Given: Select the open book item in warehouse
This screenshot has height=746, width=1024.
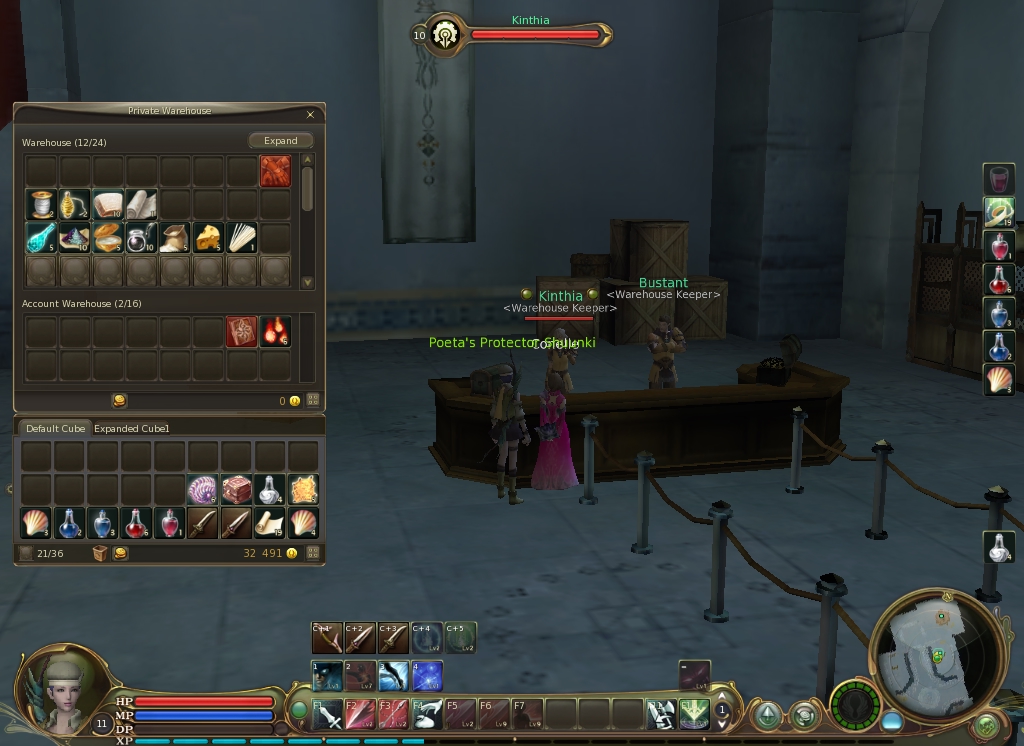Looking at the screenshot, I should point(107,205).
